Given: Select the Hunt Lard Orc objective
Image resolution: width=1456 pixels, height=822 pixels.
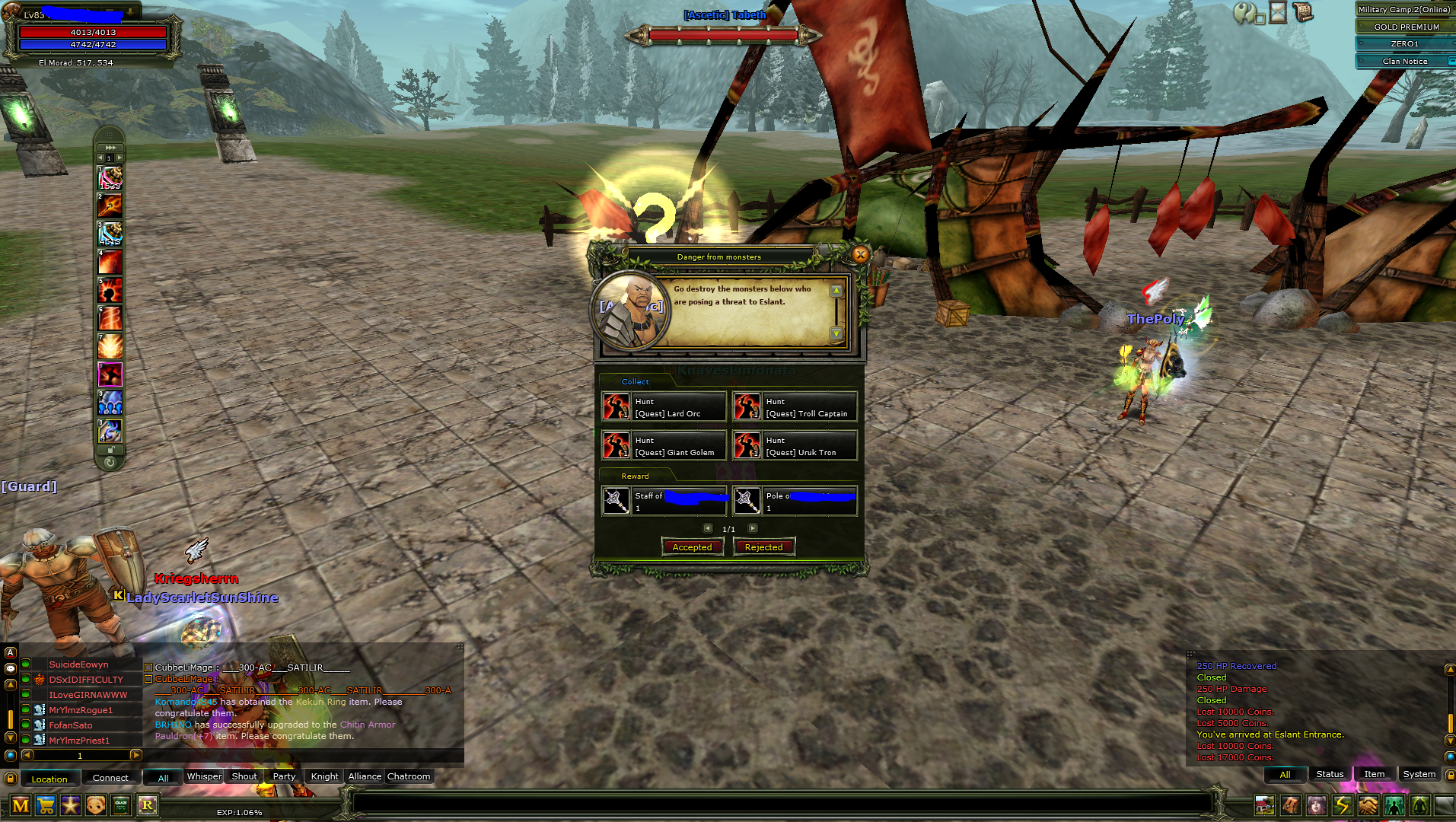Looking at the screenshot, I should coord(664,407).
